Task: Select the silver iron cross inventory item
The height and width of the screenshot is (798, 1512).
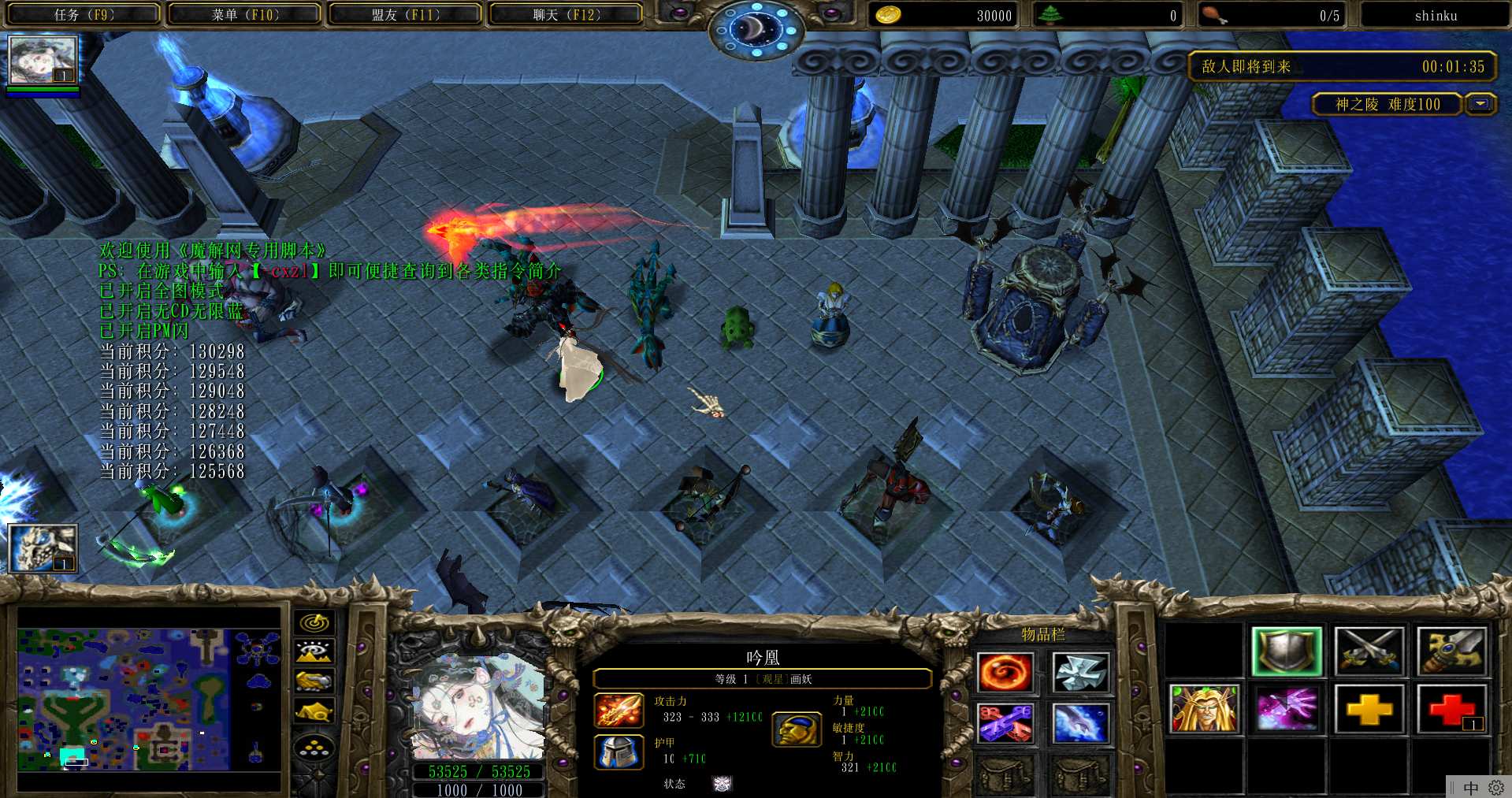Action: point(1080,674)
